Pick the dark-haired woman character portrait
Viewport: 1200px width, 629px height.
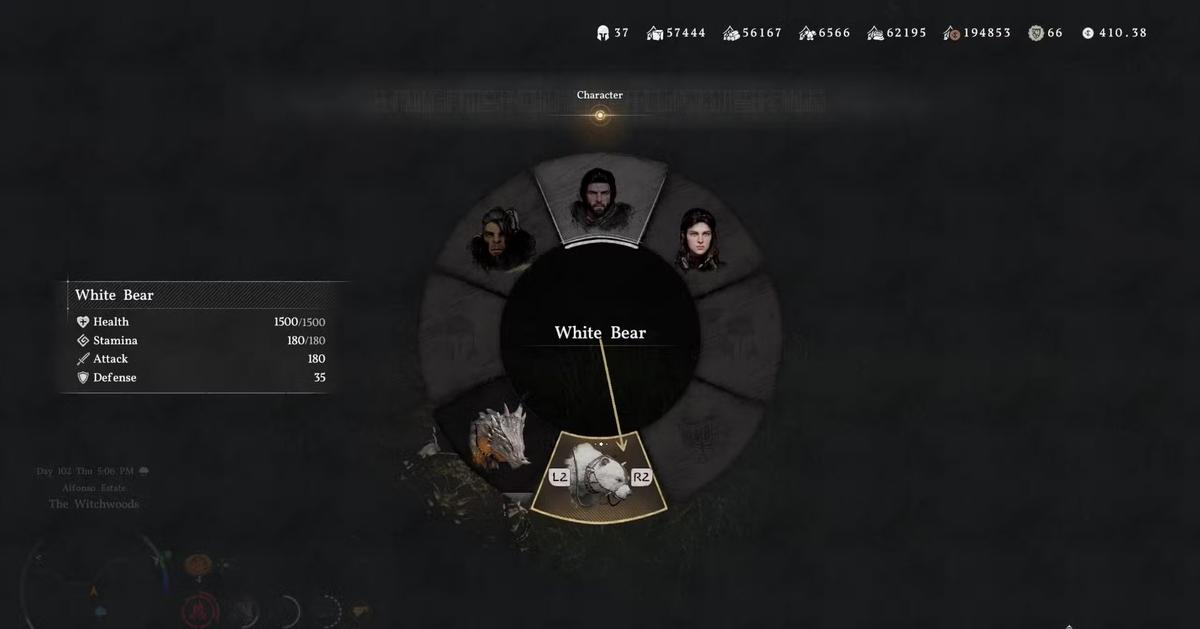(700, 239)
